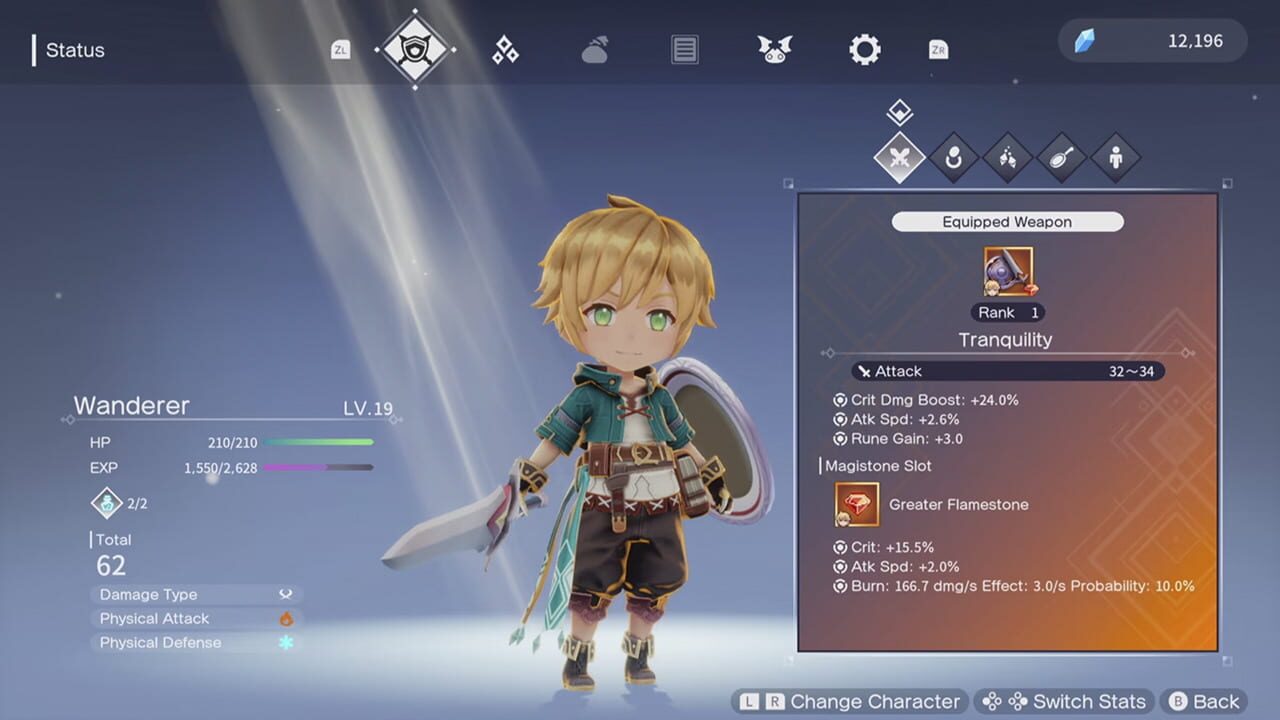Open the journal list menu icon
This screenshot has height=720, width=1280.
[684, 49]
